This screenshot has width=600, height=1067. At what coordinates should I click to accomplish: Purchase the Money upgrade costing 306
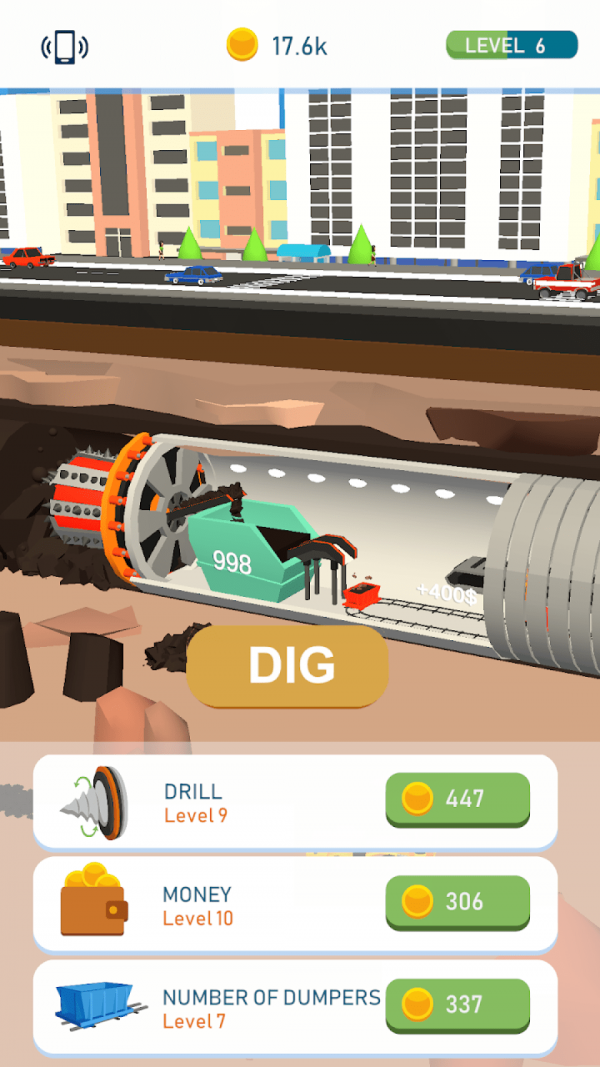[457, 901]
